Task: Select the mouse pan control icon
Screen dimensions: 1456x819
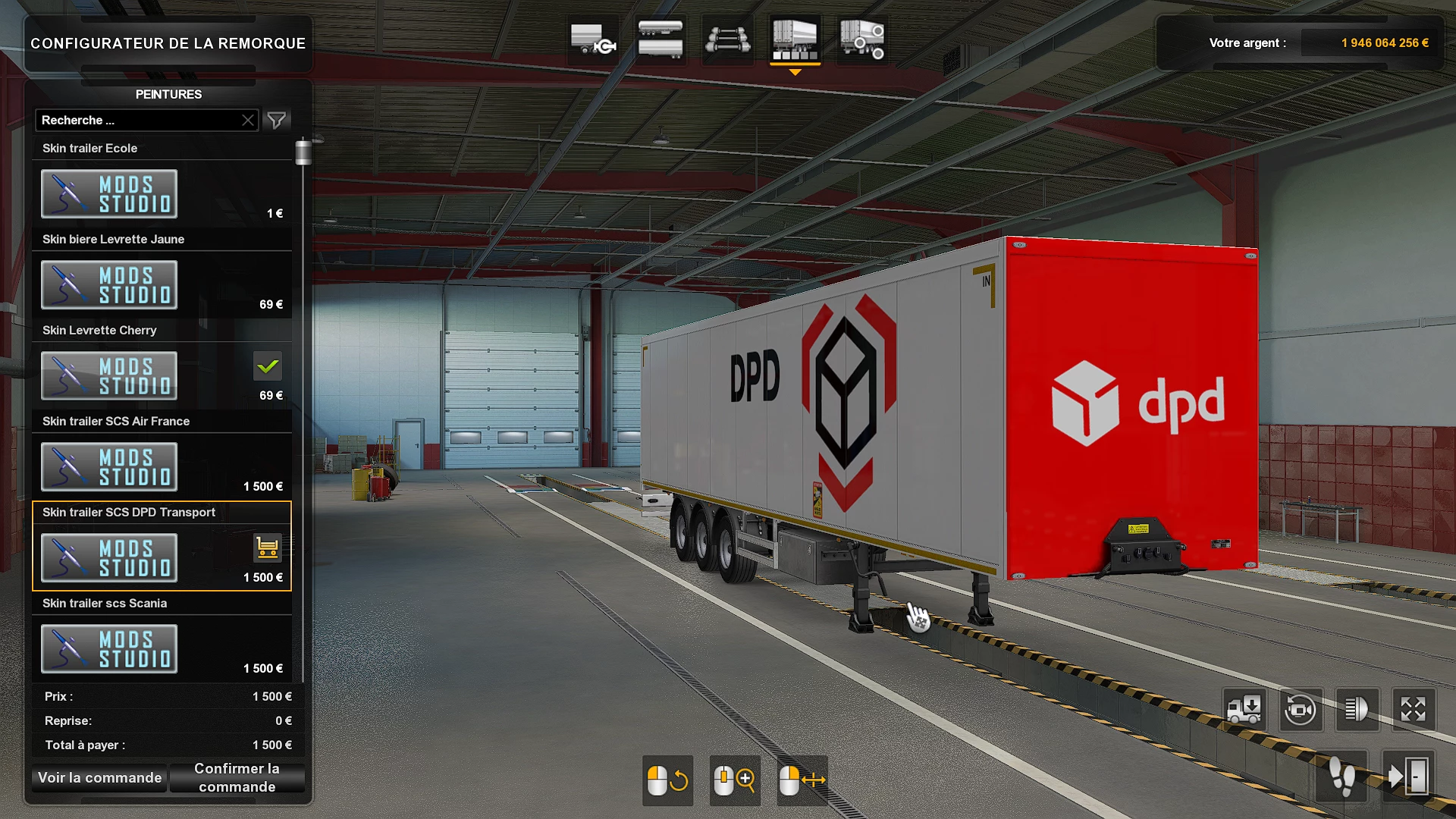Action: point(802,780)
